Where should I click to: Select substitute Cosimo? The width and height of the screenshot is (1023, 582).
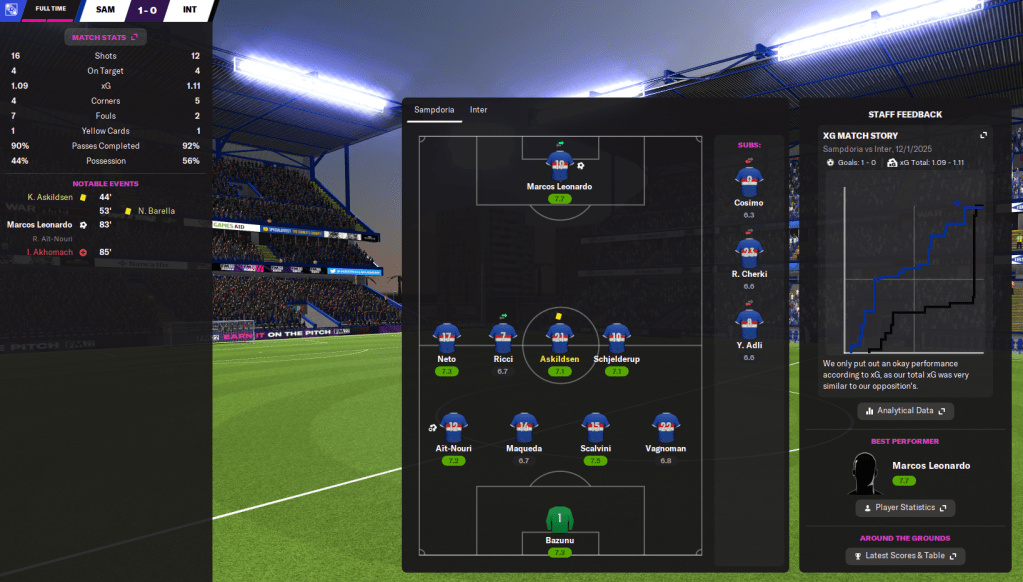(748, 181)
